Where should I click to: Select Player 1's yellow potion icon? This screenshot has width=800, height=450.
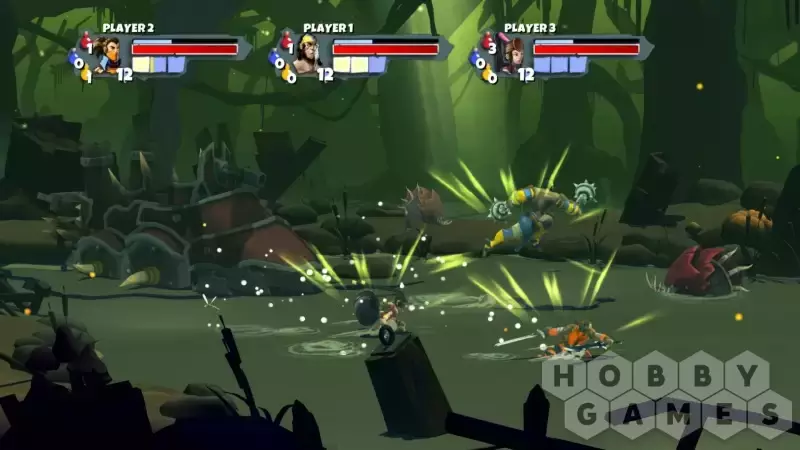point(288,75)
